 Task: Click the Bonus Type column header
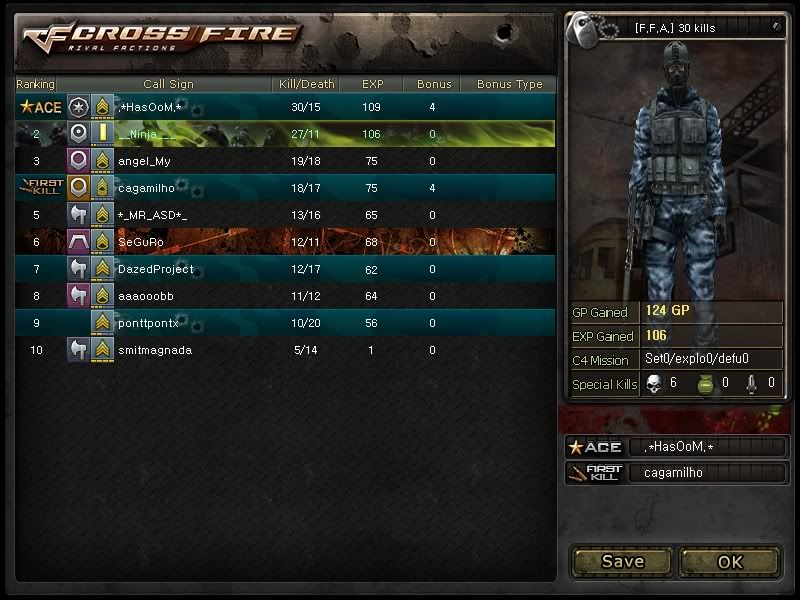coord(509,85)
